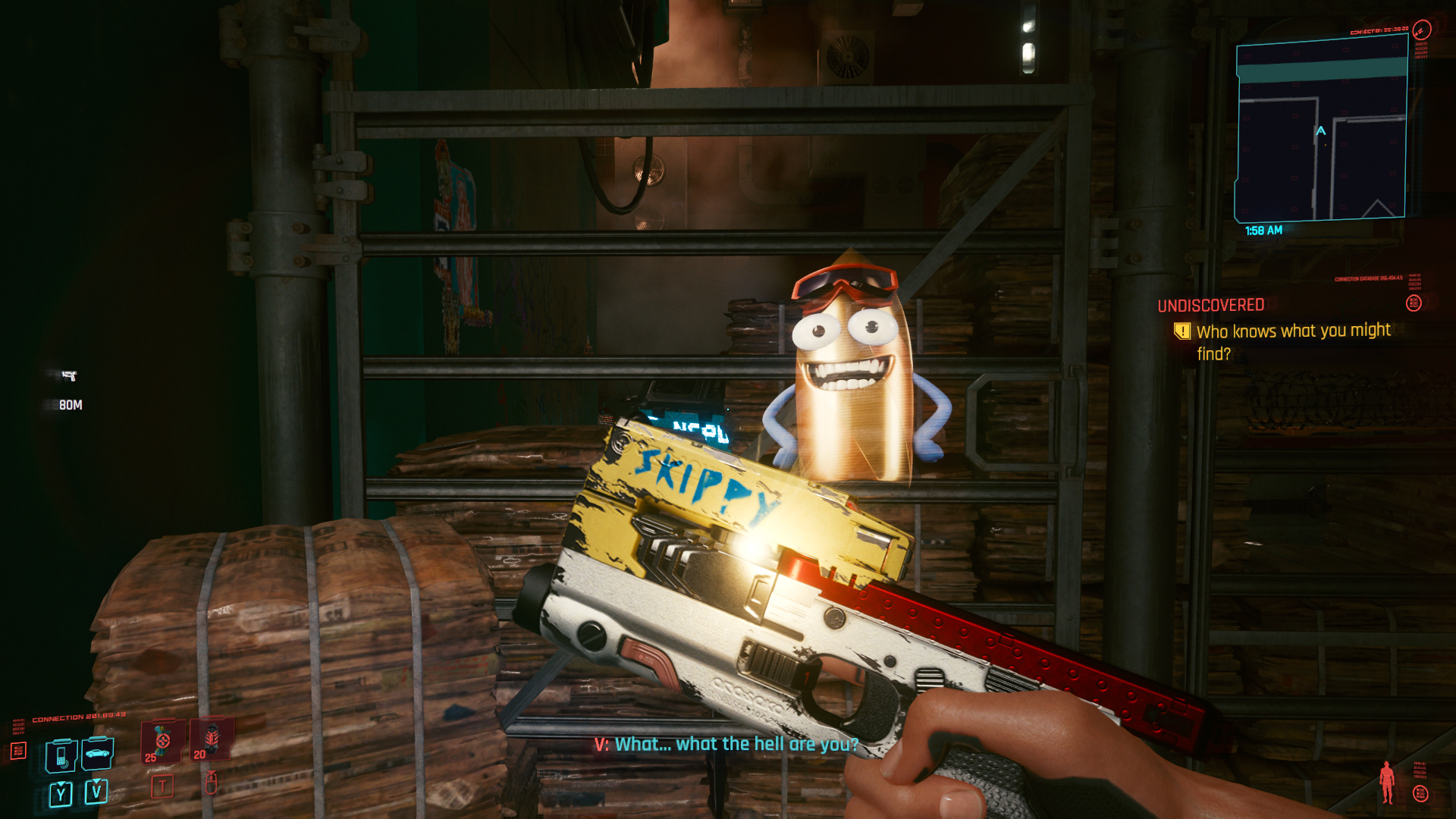This screenshot has width=1456, height=819.
Task: Click the small pistol weapon indicator
Action: [x=69, y=375]
